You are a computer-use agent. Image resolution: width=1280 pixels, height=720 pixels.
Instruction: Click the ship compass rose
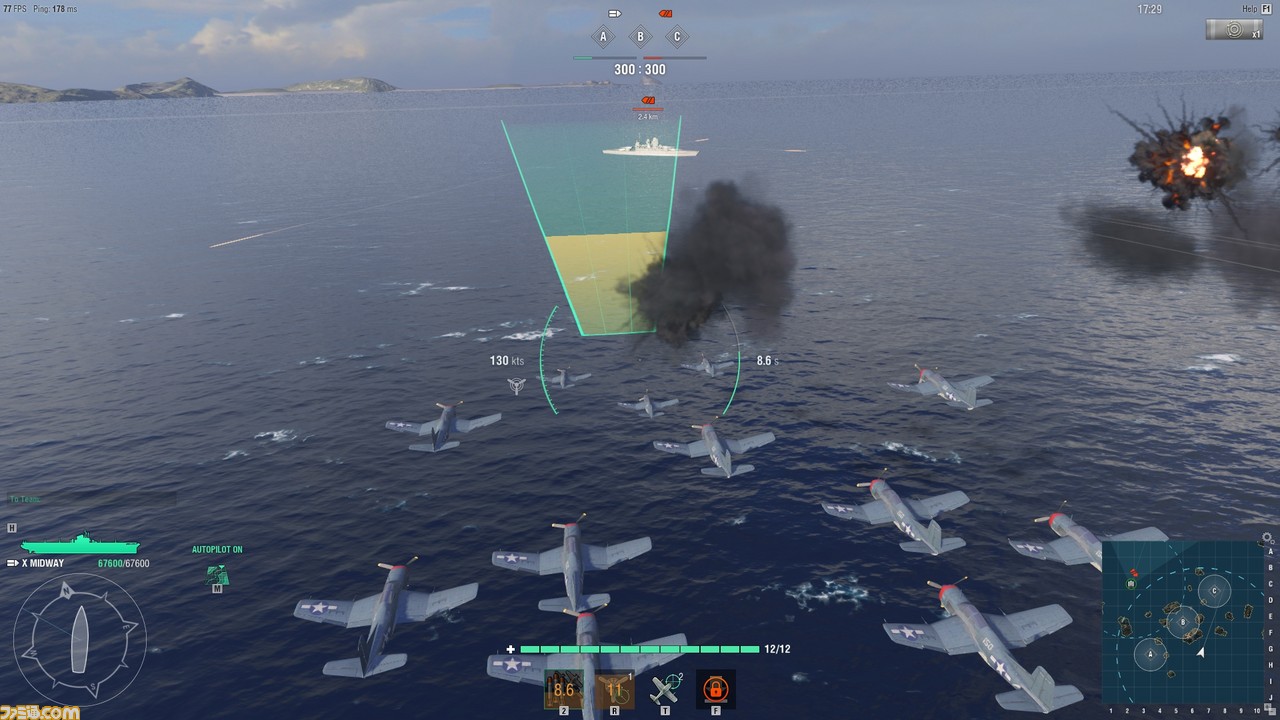point(80,638)
